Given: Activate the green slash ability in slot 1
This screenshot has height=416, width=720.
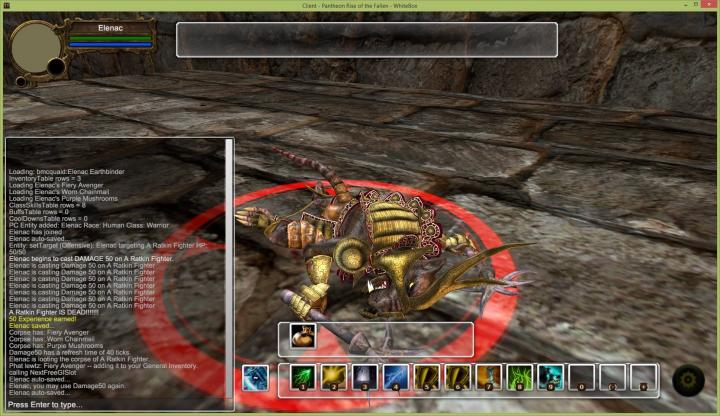Looking at the screenshot, I should [x=303, y=377].
